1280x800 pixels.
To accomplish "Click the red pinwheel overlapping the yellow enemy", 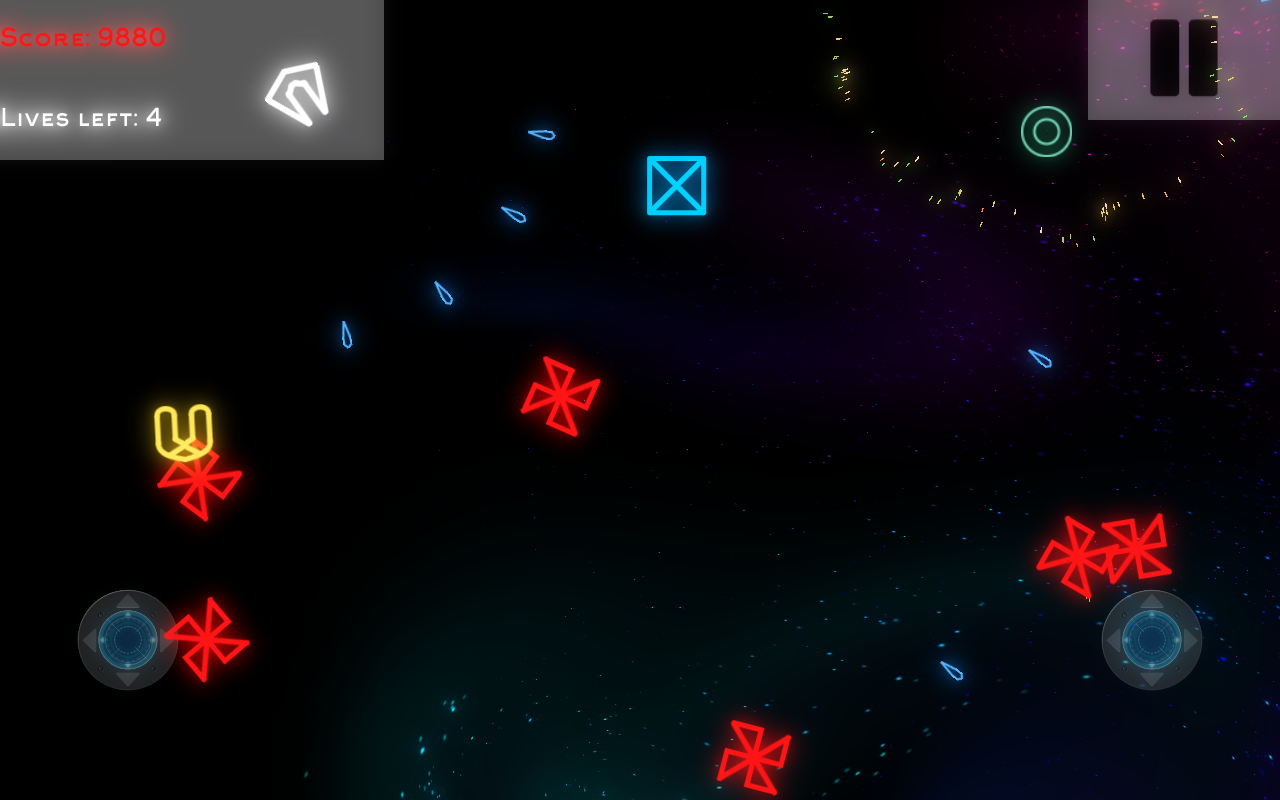I will [200, 482].
